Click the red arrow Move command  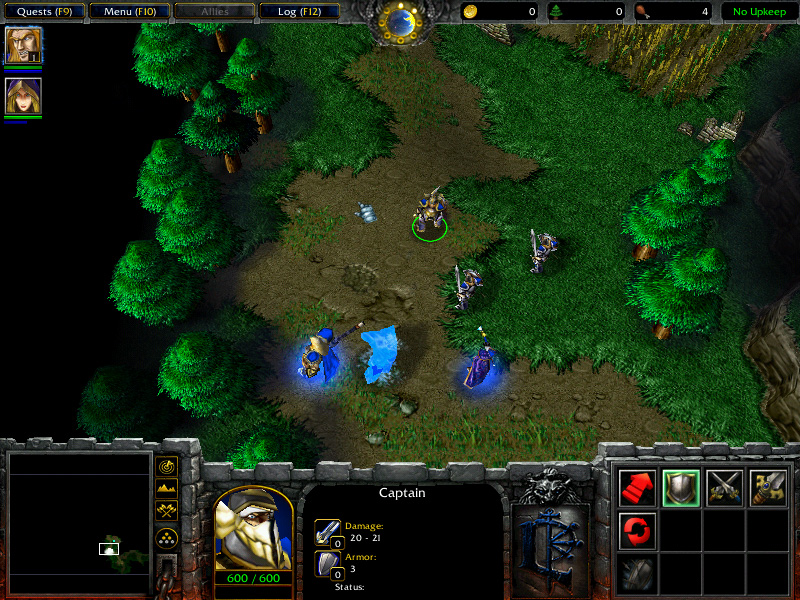click(638, 487)
